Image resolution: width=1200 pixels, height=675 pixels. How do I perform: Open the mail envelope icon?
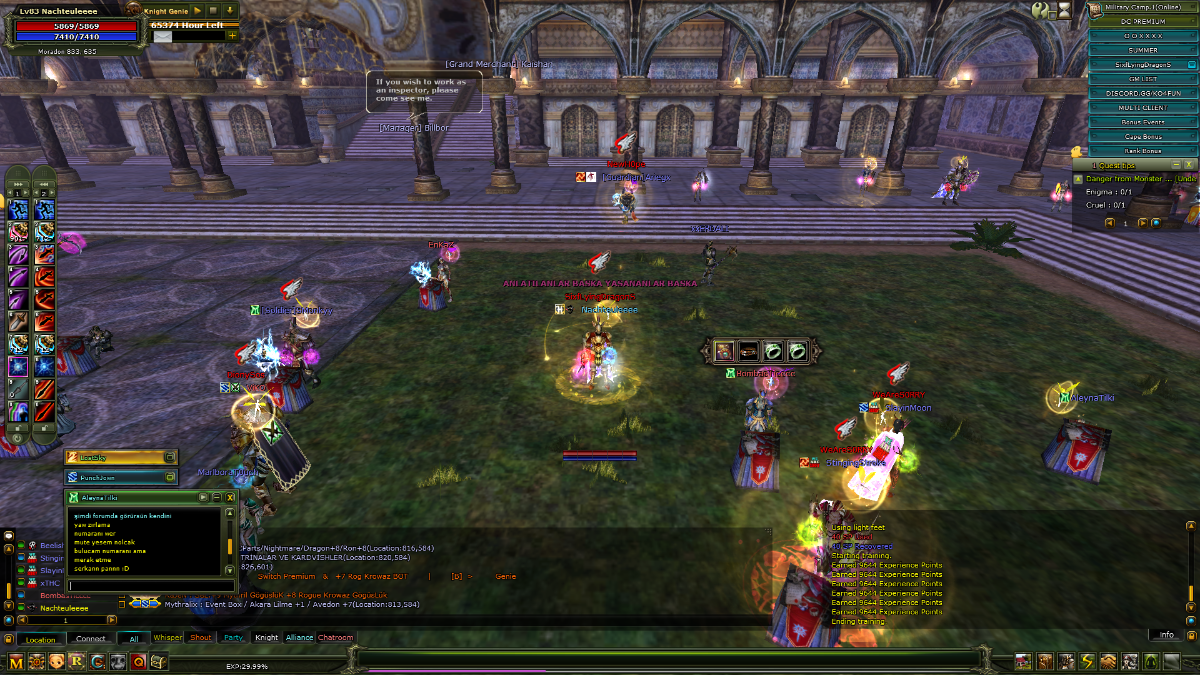pos(162,36)
